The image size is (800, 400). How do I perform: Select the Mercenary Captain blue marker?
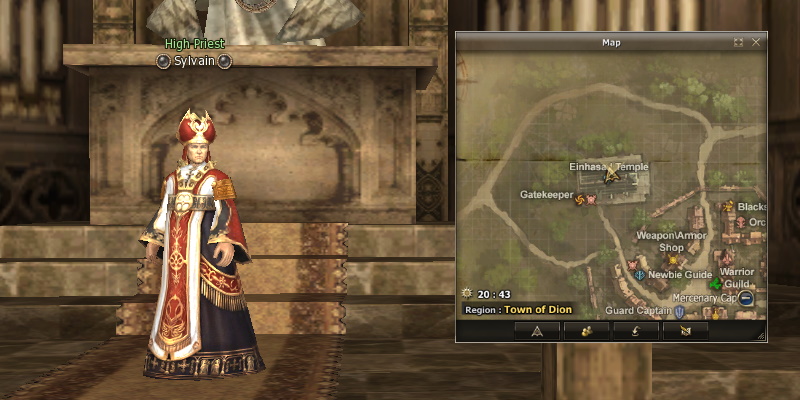click(746, 298)
